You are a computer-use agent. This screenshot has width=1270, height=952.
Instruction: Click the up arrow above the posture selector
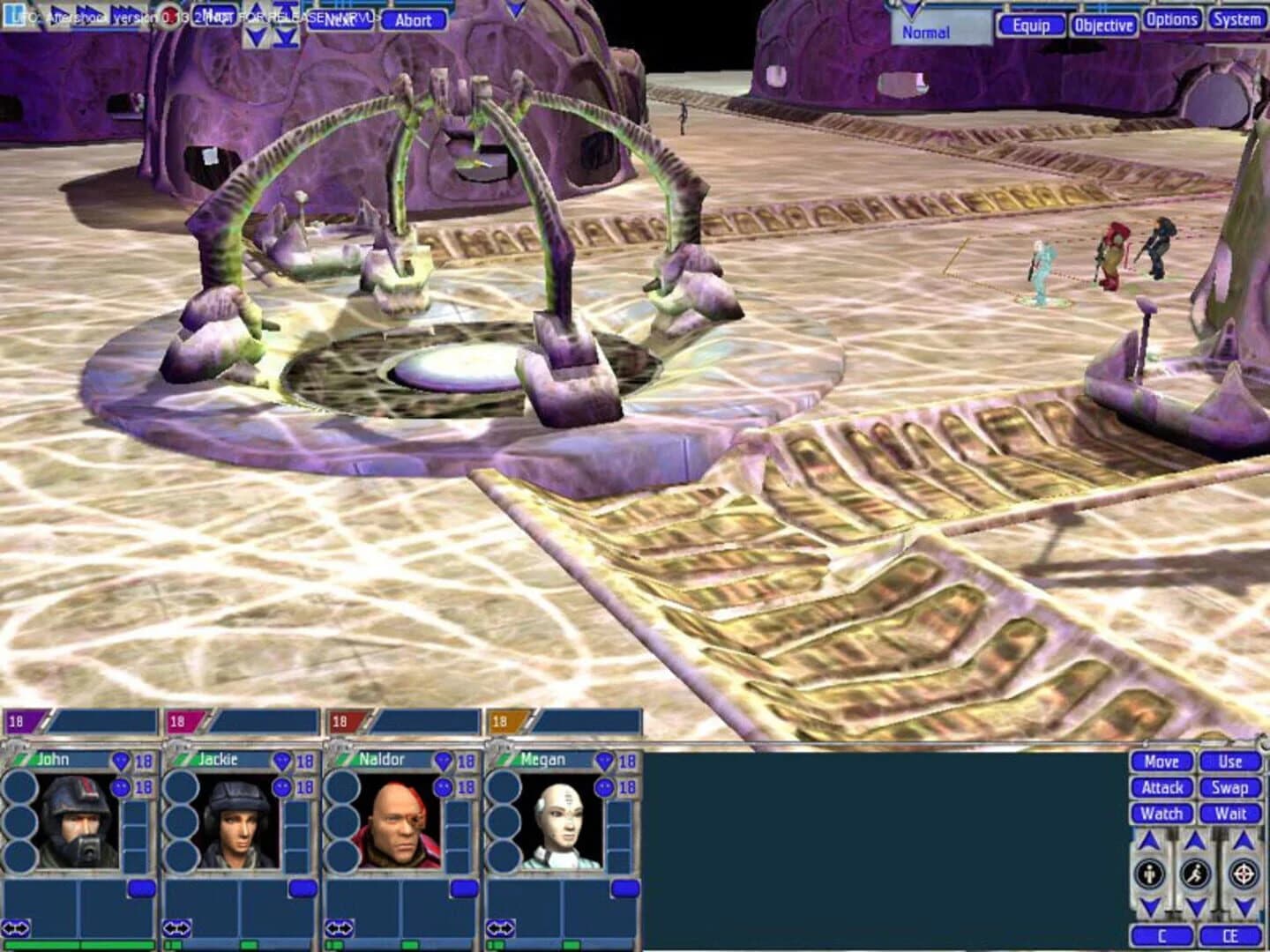pos(1148,839)
